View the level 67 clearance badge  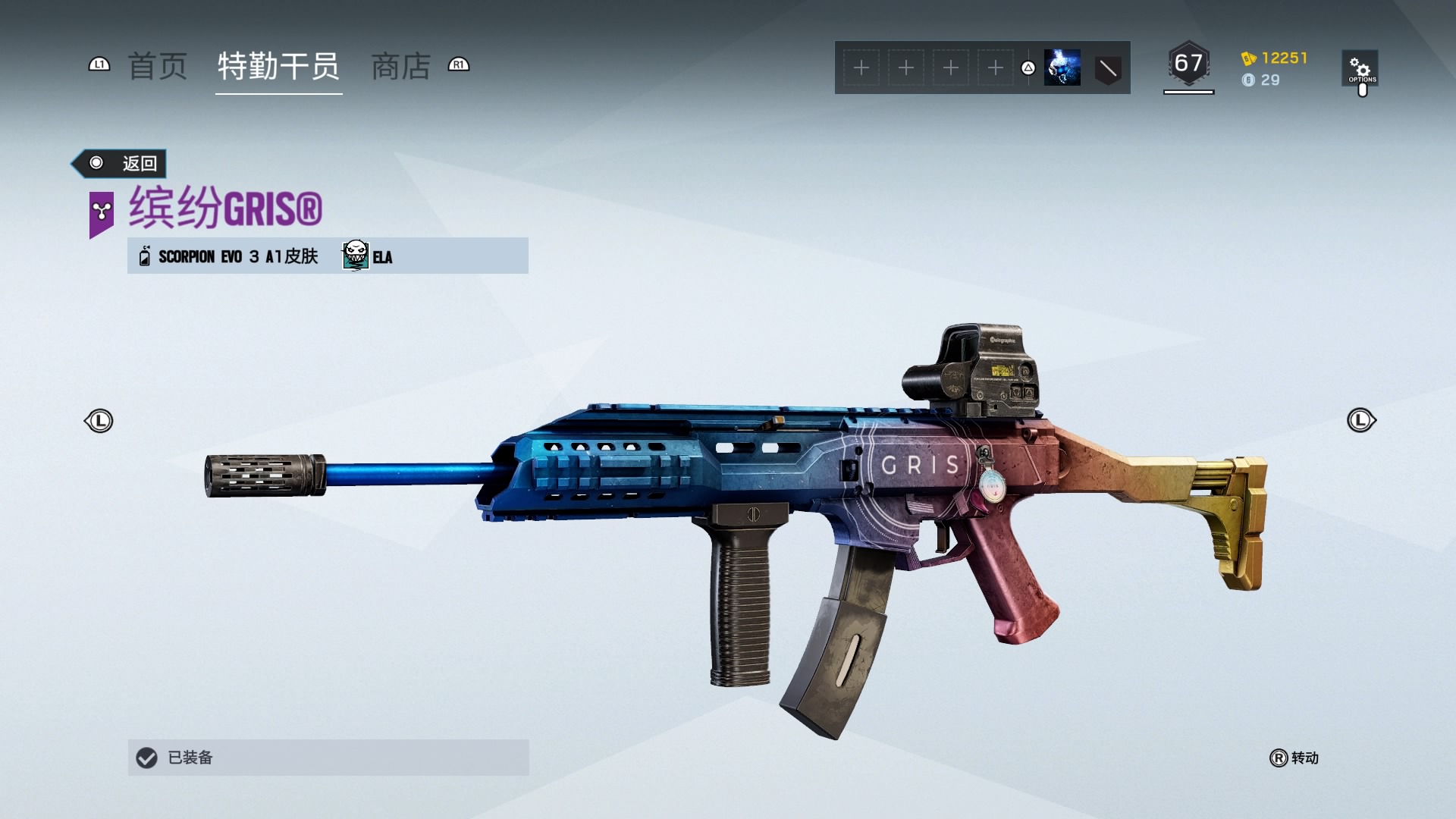(1188, 64)
